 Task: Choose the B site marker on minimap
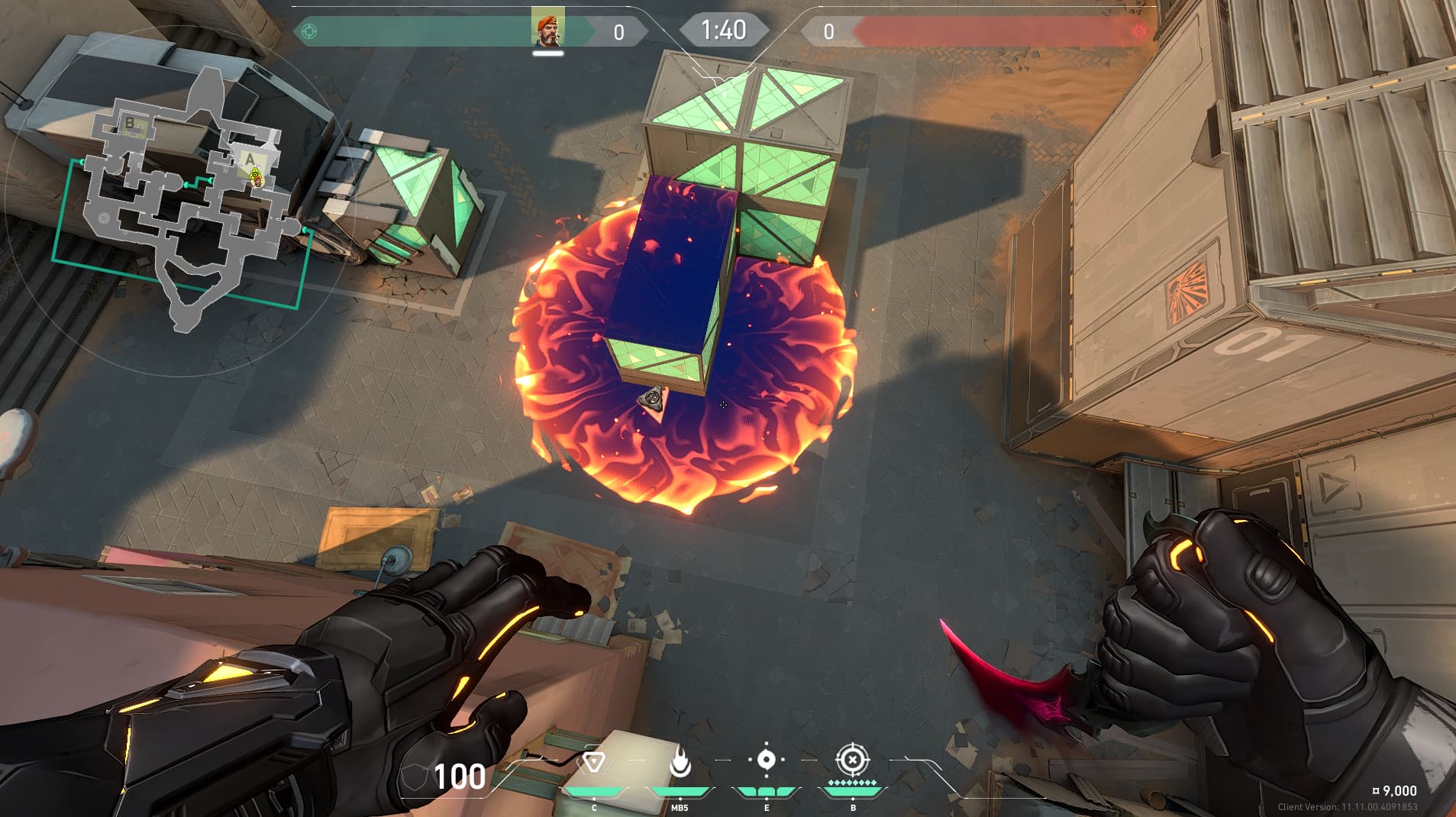click(x=131, y=123)
